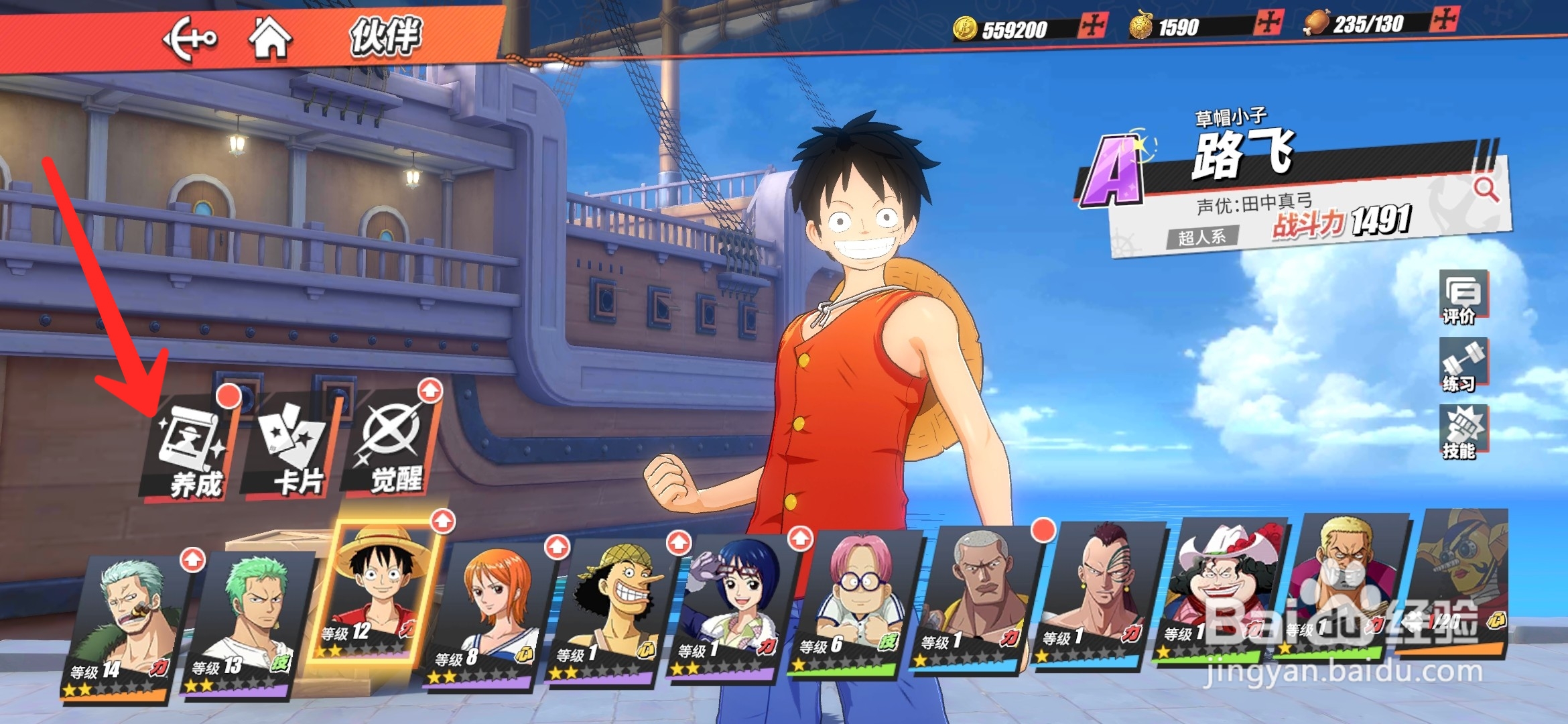This screenshot has width=1568, height=724.
Task: View Luffy's 技能 skills
Action: coord(1463,432)
